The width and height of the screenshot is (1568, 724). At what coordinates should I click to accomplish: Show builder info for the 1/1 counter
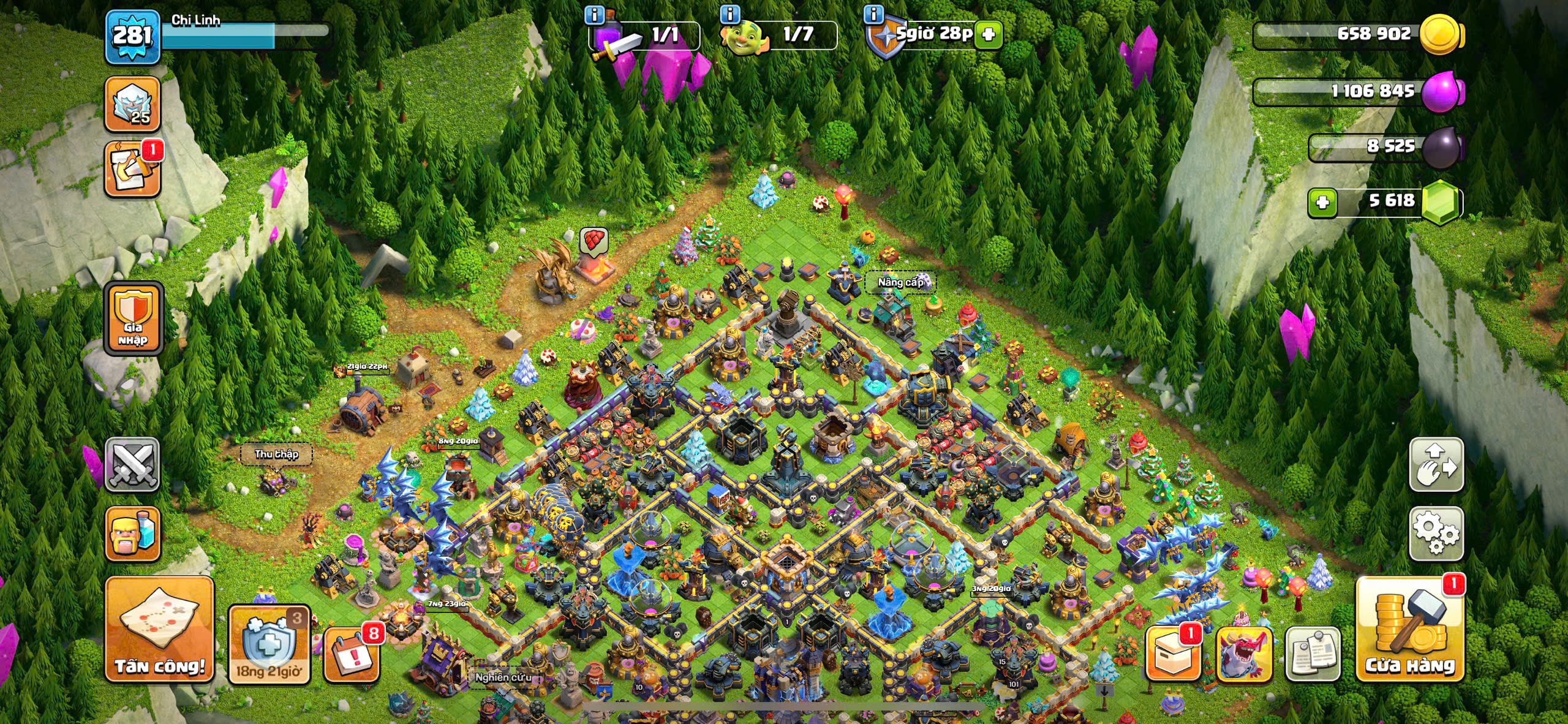pyautogui.click(x=595, y=15)
